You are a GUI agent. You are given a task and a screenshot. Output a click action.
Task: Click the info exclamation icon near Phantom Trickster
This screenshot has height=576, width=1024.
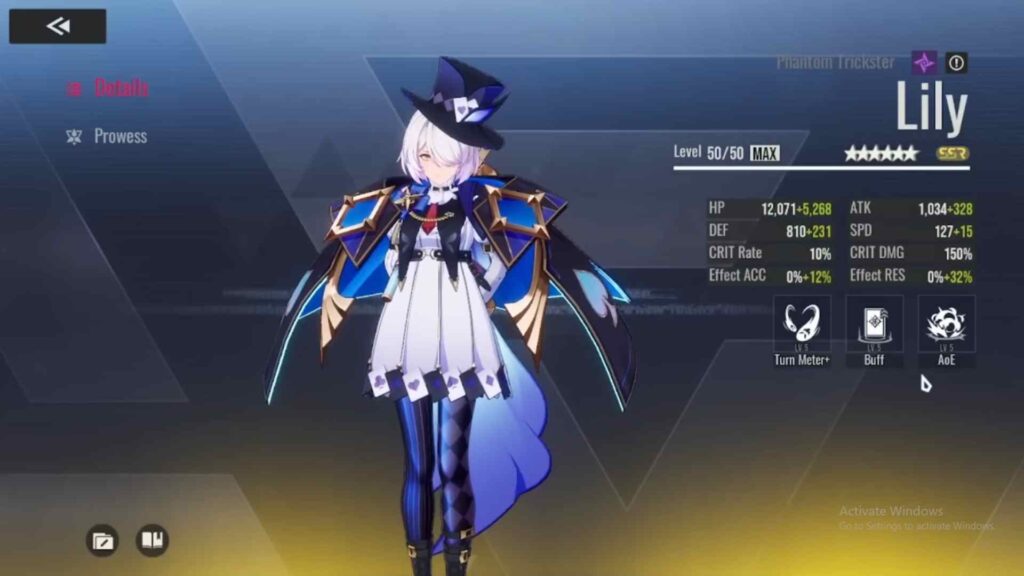pyautogui.click(x=957, y=63)
